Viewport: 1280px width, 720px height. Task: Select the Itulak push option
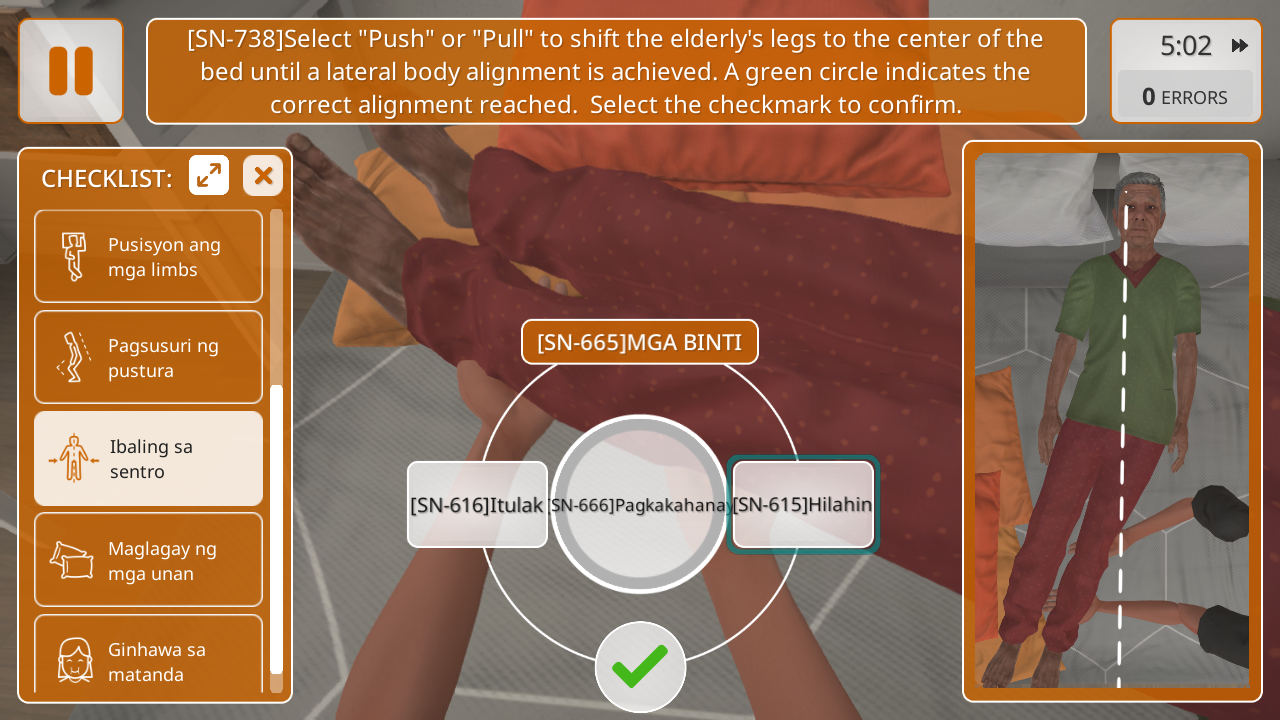[x=477, y=504]
